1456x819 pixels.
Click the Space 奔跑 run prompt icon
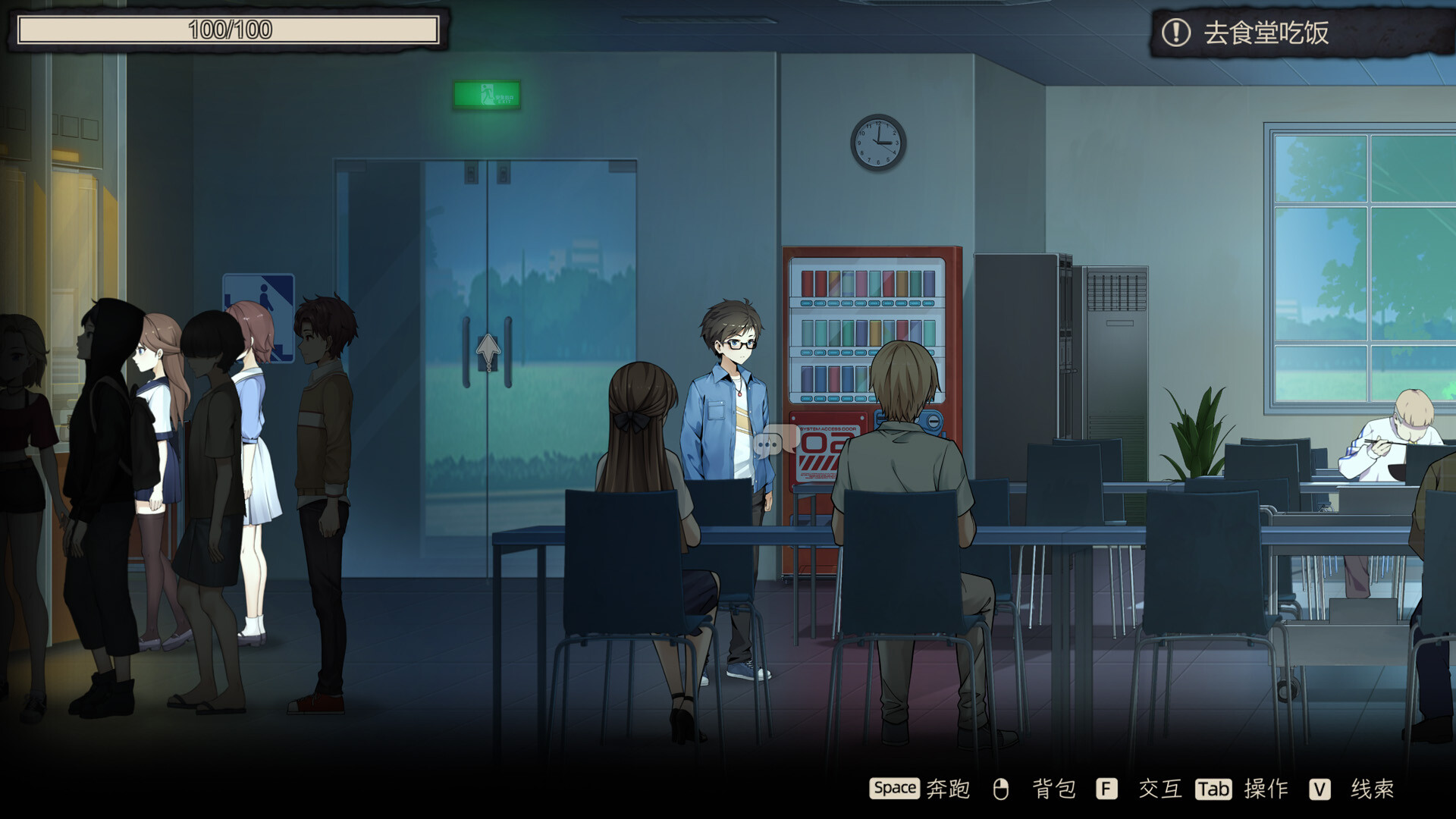pyautogui.click(x=895, y=789)
